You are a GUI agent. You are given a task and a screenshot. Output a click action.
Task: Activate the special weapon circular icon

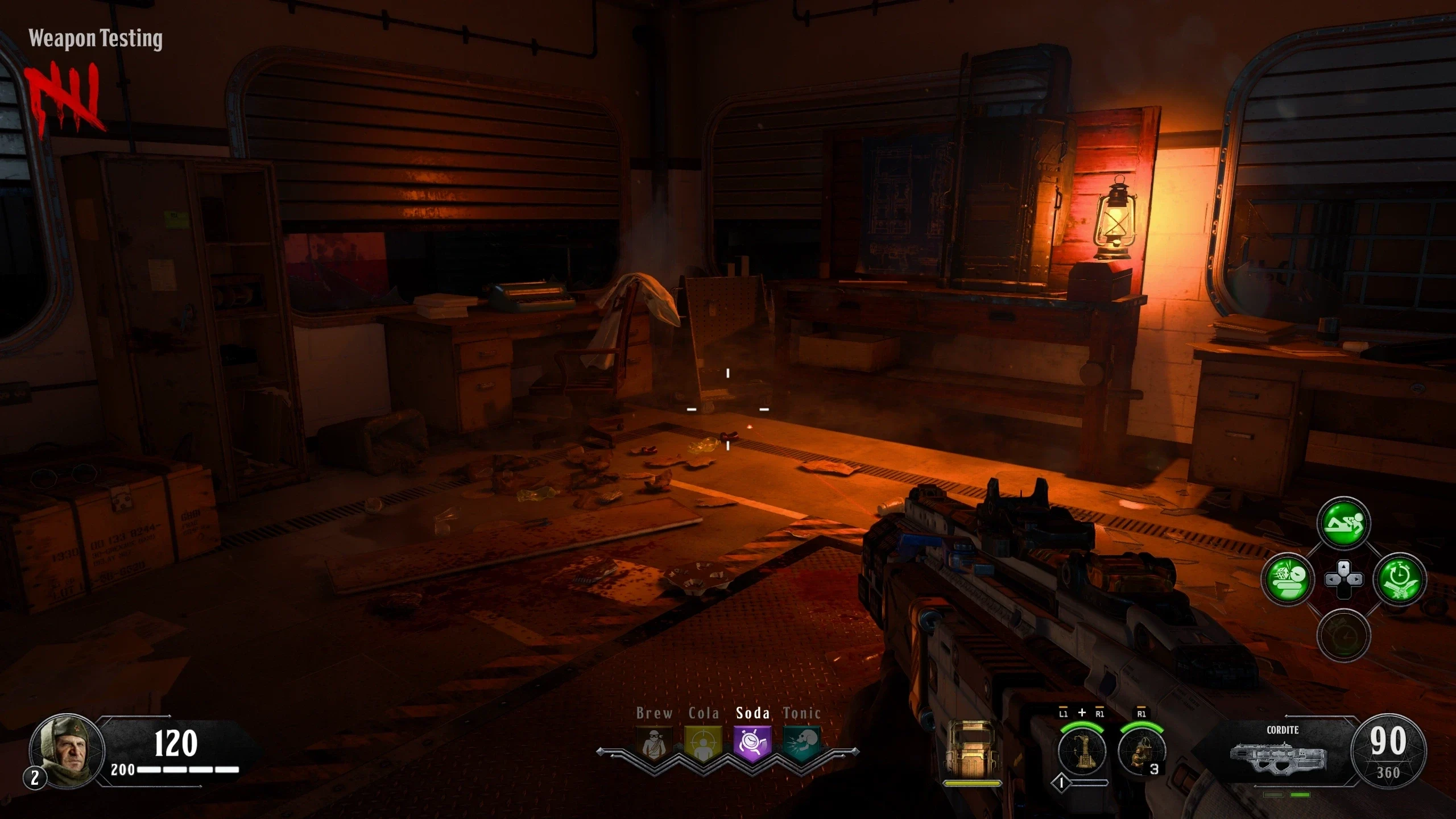pyautogui.click(x=1081, y=750)
